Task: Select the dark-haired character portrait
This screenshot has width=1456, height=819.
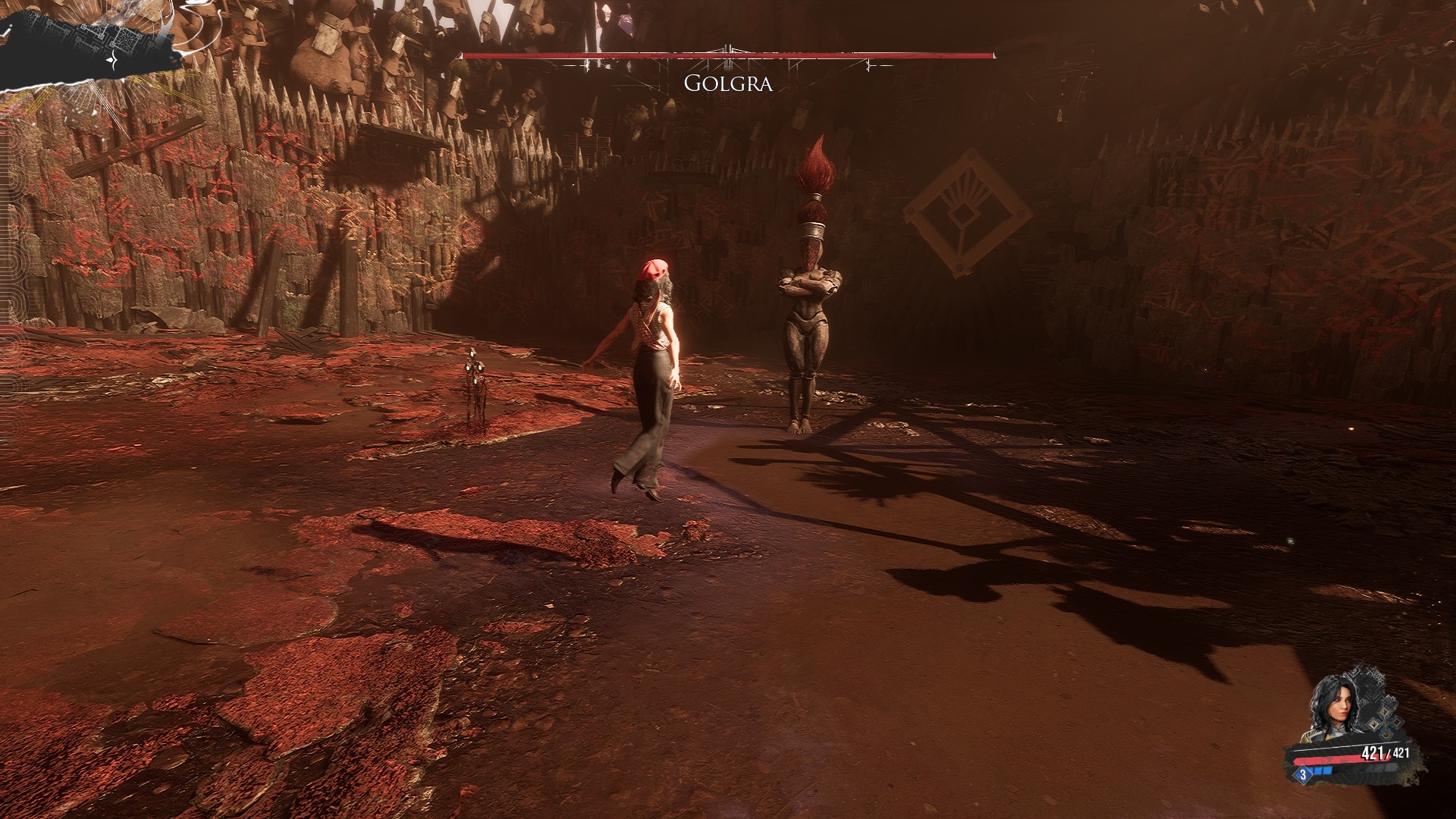Action: click(1333, 709)
